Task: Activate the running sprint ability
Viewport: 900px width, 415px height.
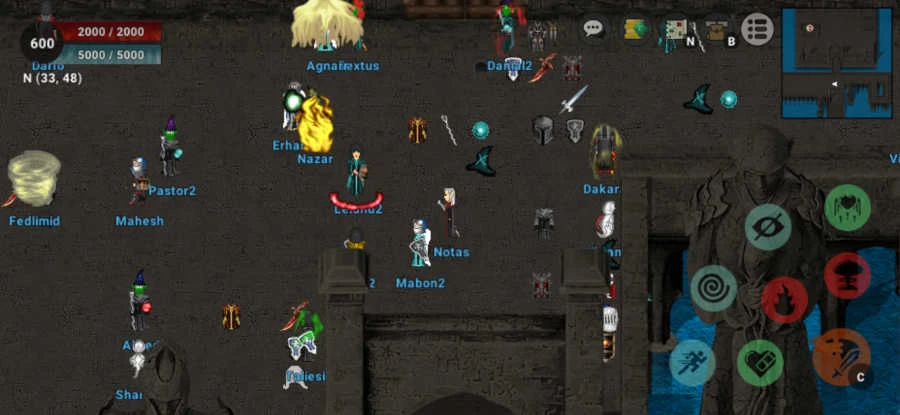Action: click(692, 363)
